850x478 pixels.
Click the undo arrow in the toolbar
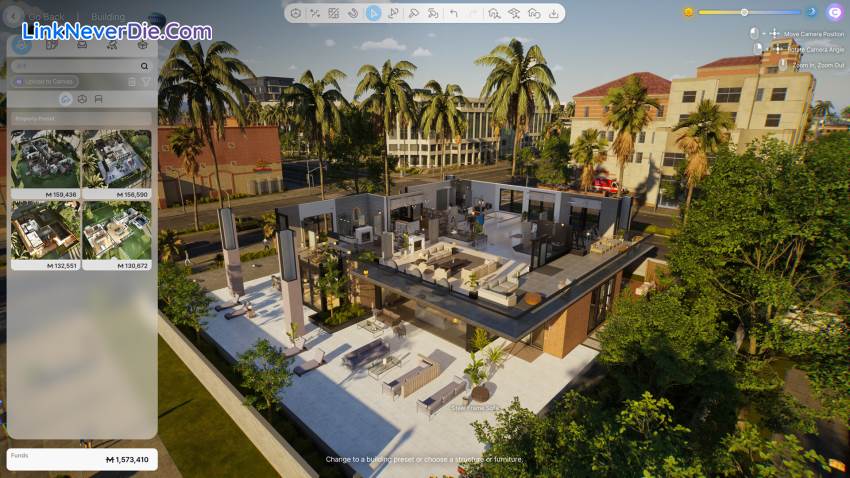tap(453, 13)
